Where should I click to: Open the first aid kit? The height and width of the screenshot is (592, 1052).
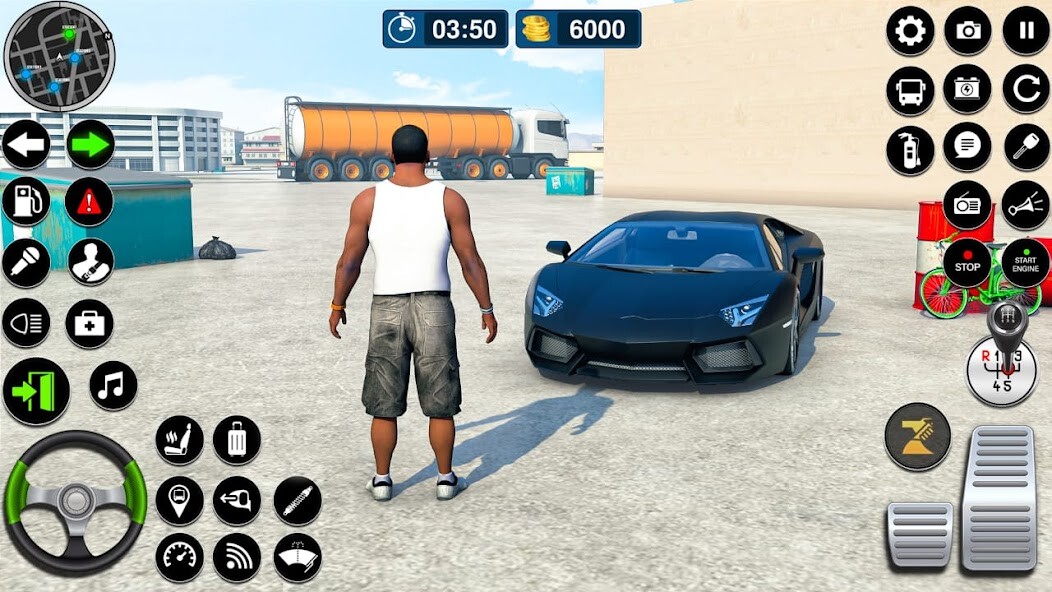(89, 323)
